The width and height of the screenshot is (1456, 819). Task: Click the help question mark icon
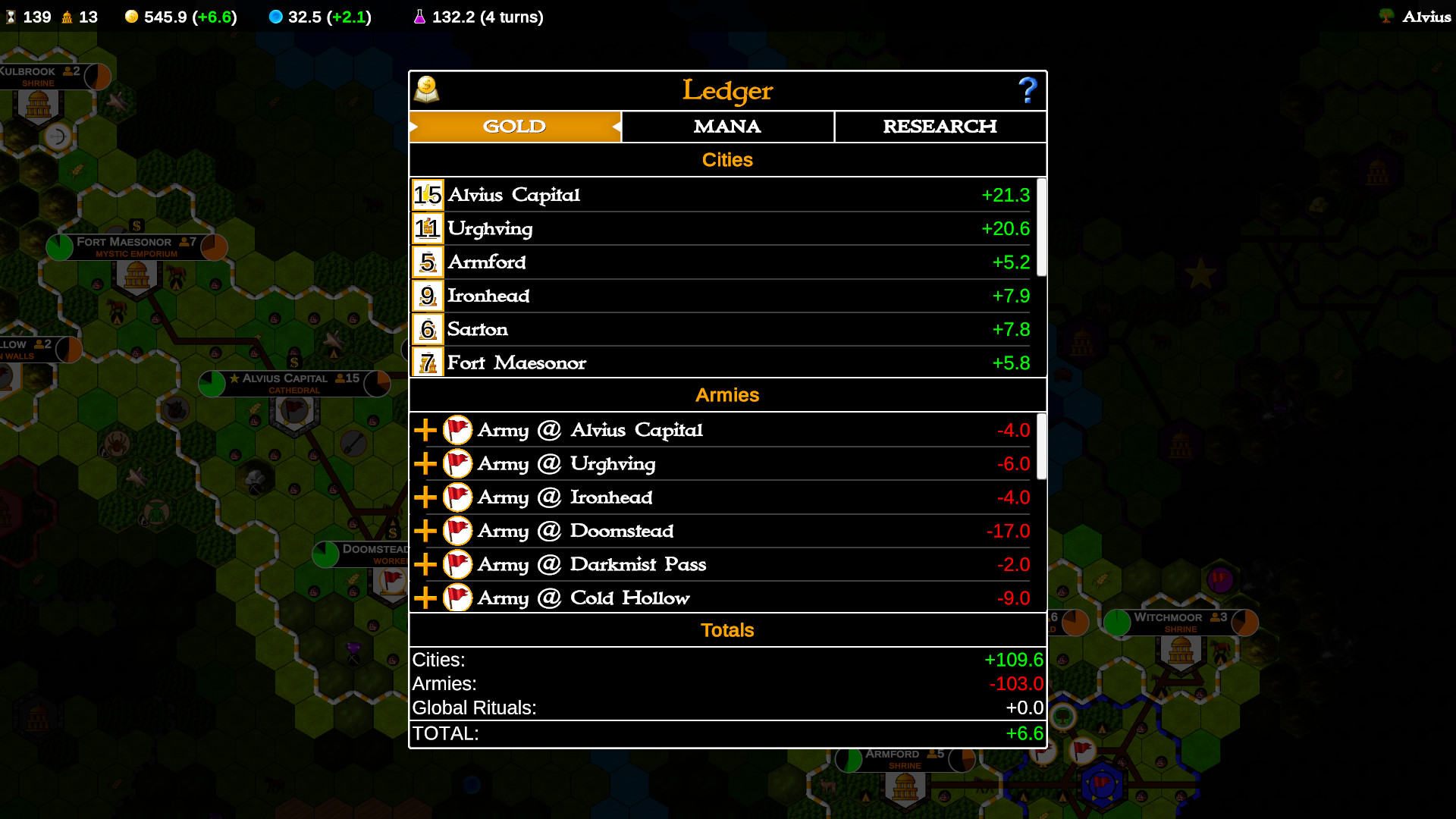coord(1028,90)
